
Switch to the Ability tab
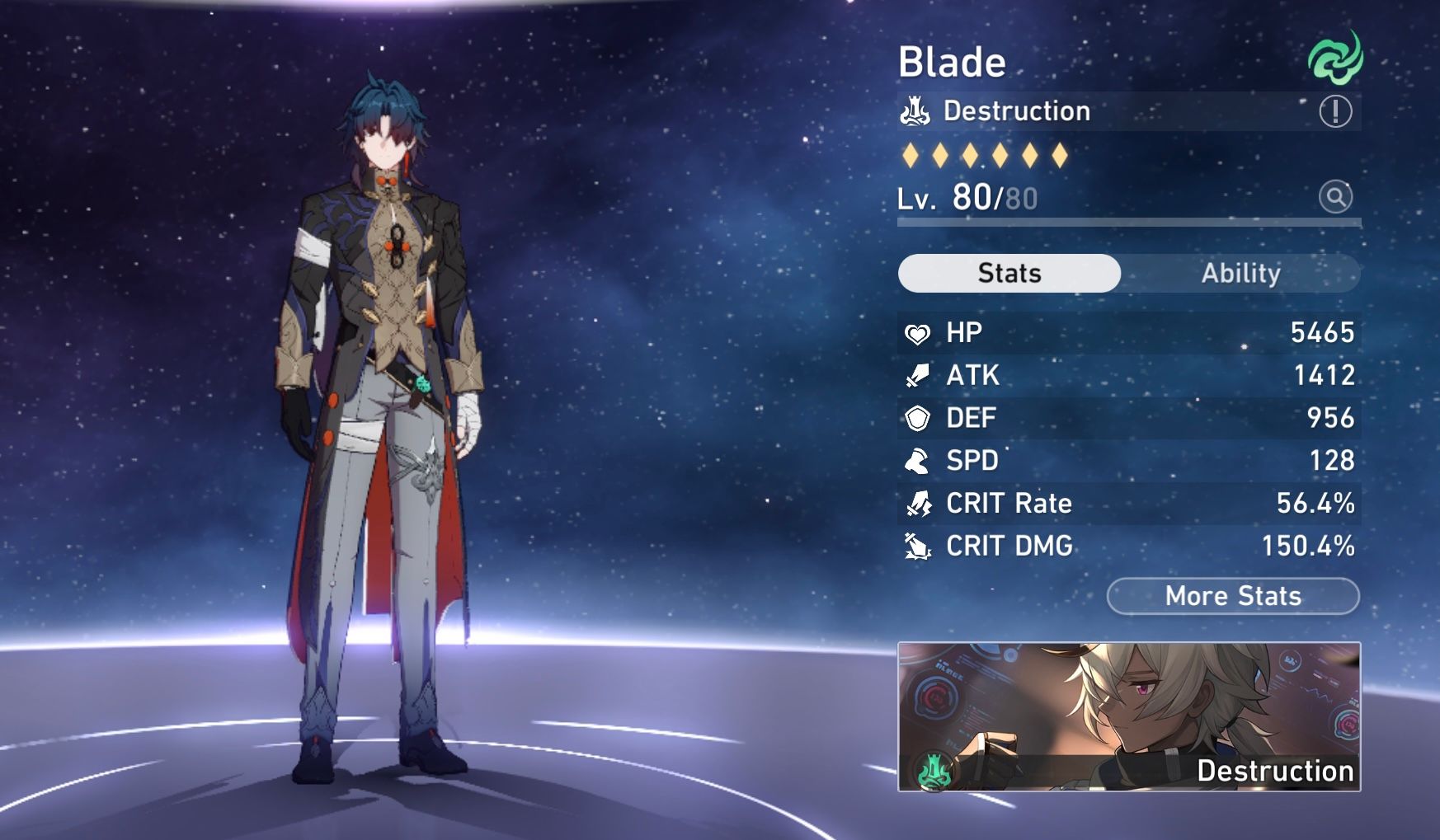click(1241, 273)
